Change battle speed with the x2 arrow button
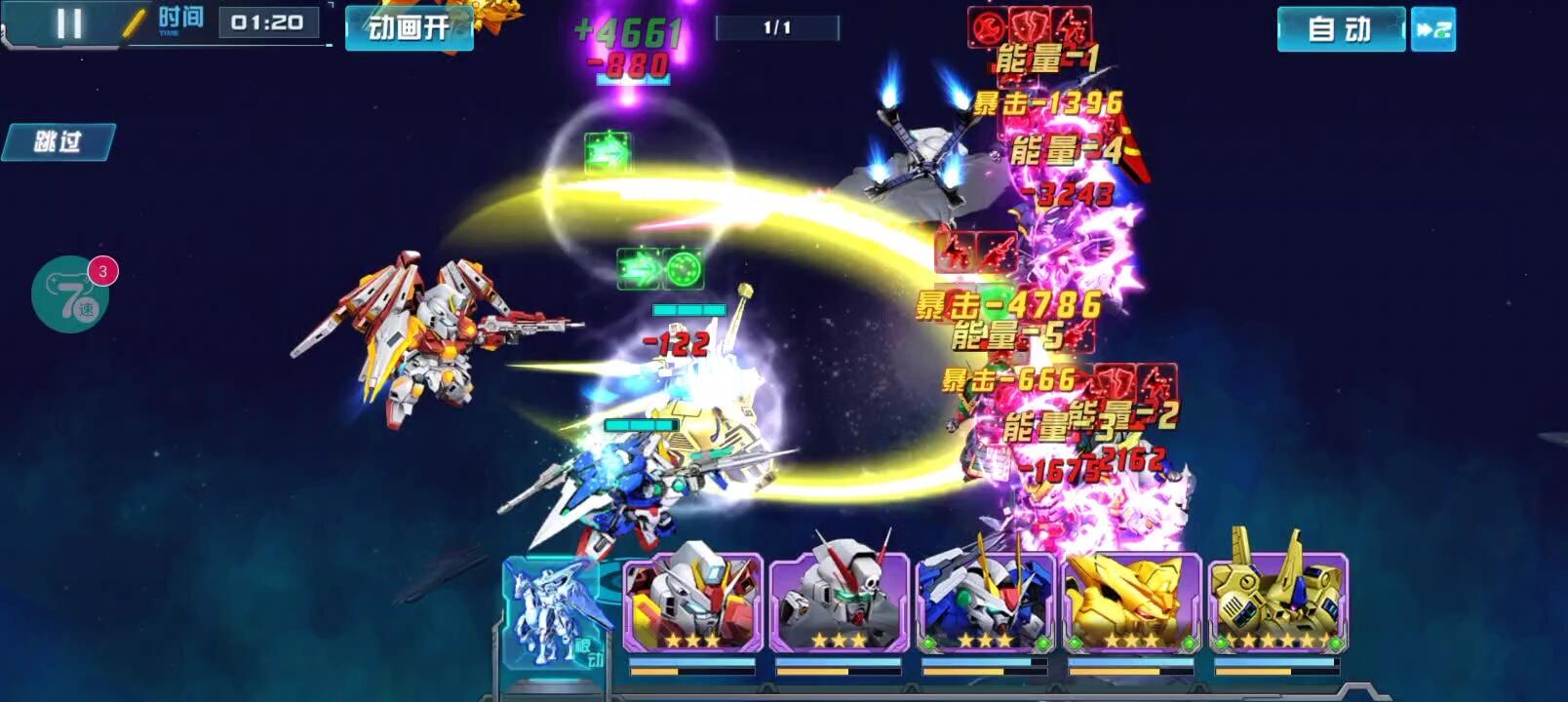1568x702 pixels. tap(1433, 29)
